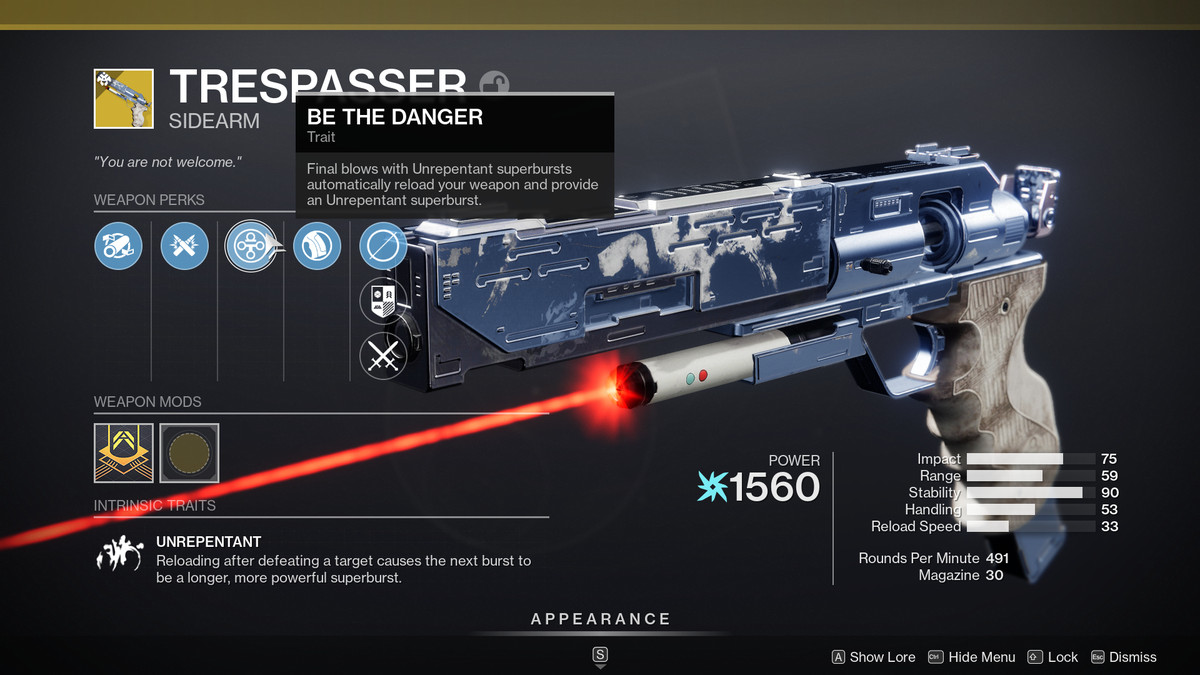Choose the crossed bullets magazine perk
The image size is (1200, 675).
[184, 246]
